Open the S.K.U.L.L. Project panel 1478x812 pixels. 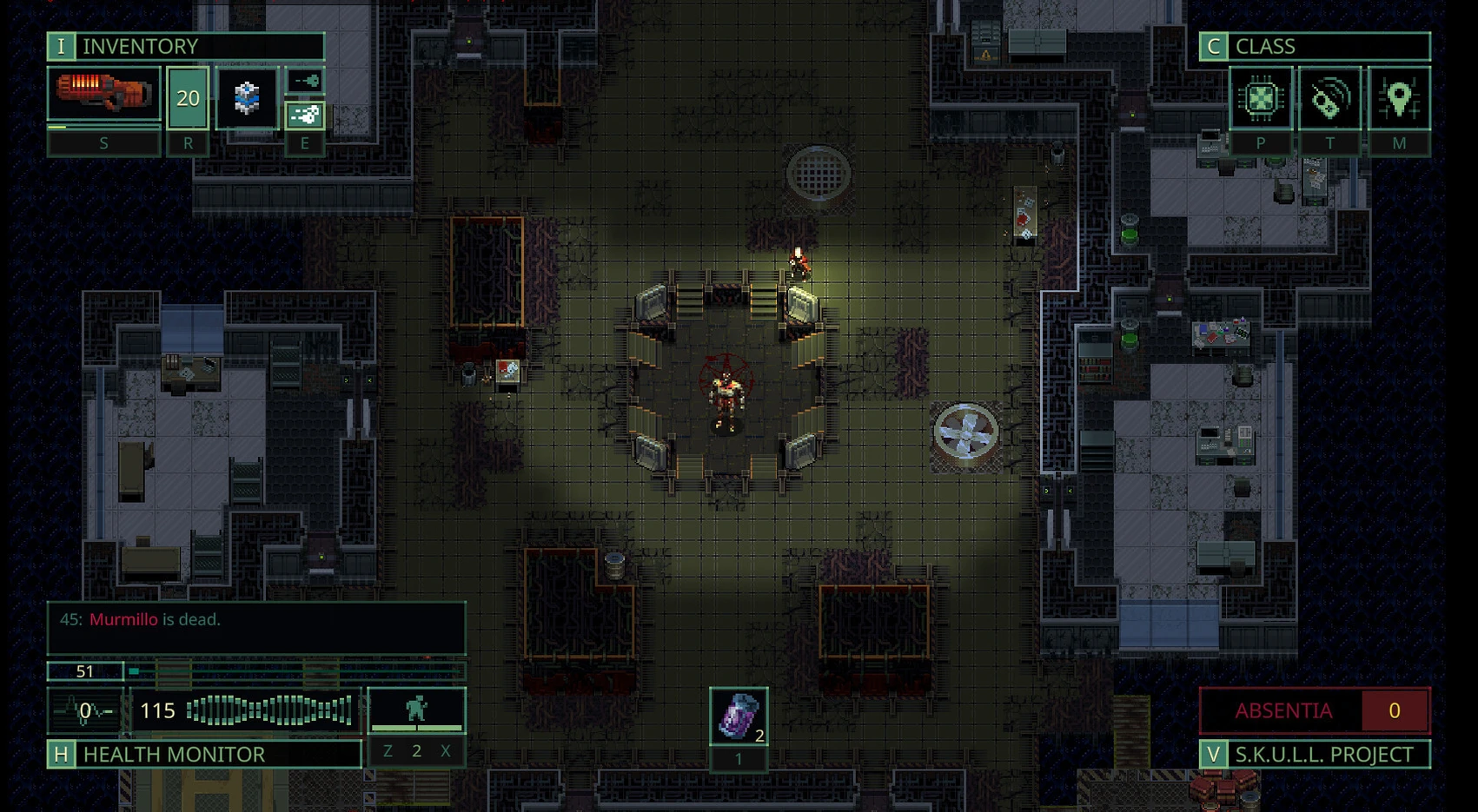[1314, 754]
